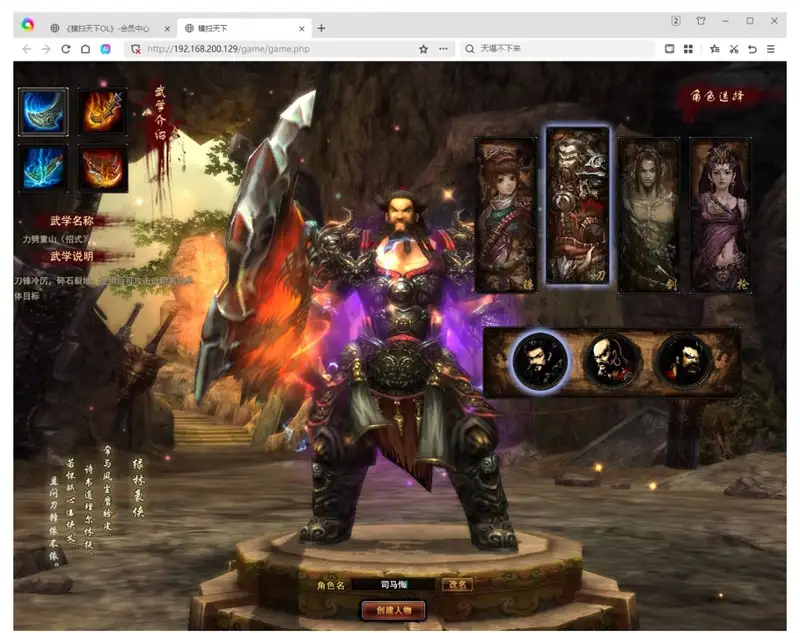Select the young girl 镖 class card
Screen dimensions: 800x633
tap(505, 215)
